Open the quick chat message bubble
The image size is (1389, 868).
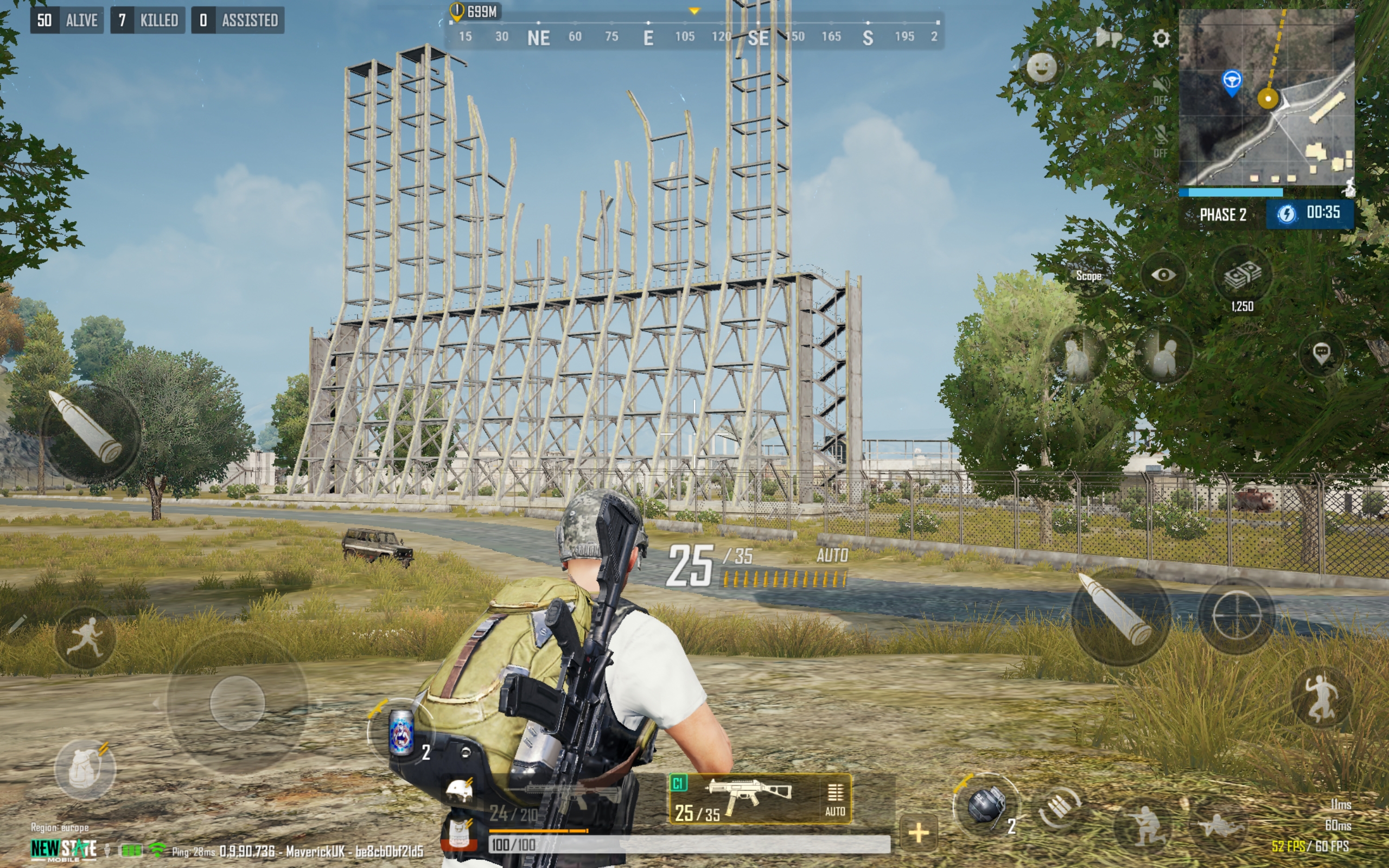[x=1321, y=352]
